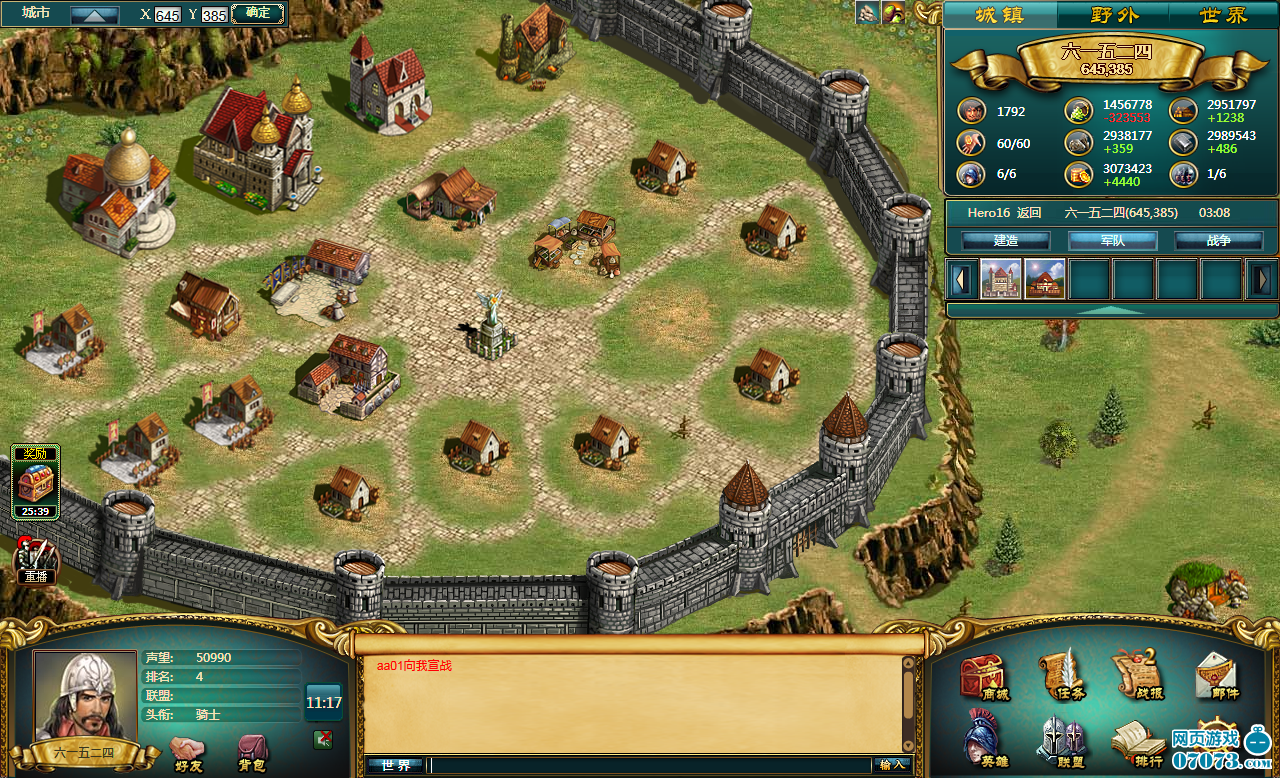The height and width of the screenshot is (778, 1280).
Task: Confirm coordinates with the 确定 button
Action: tap(257, 13)
